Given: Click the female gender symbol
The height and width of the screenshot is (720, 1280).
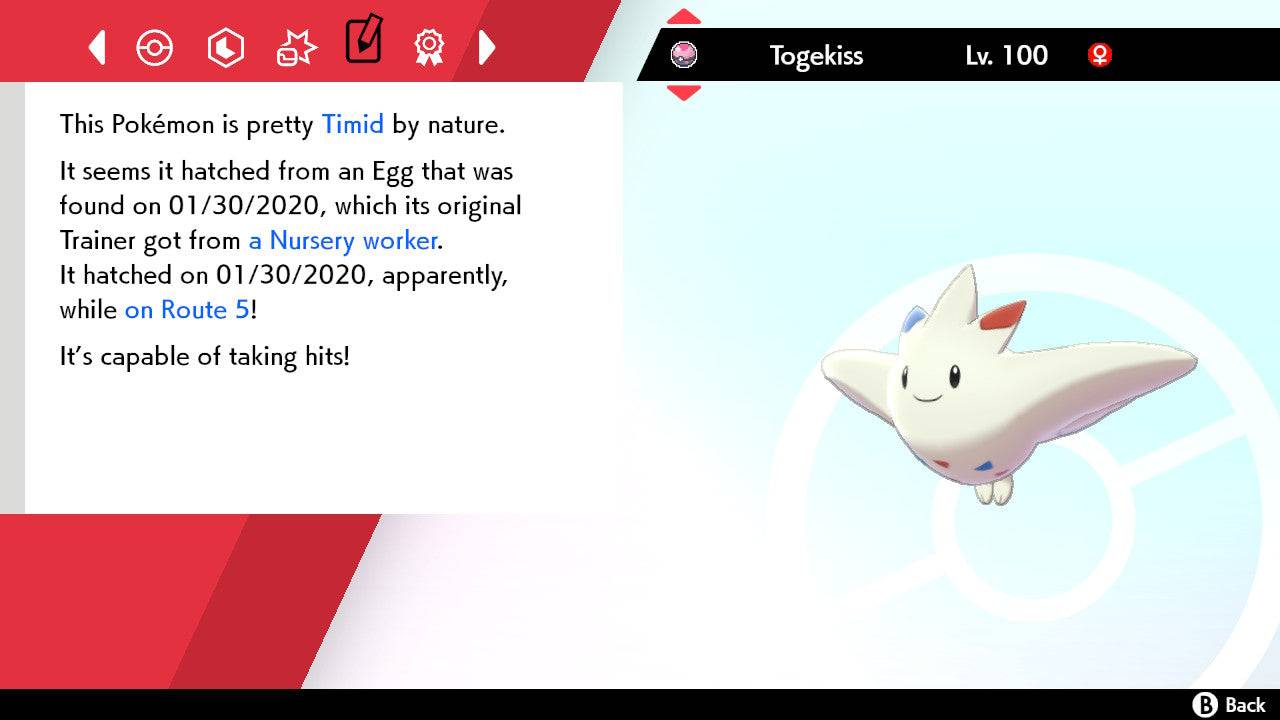Looking at the screenshot, I should 1100,56.
